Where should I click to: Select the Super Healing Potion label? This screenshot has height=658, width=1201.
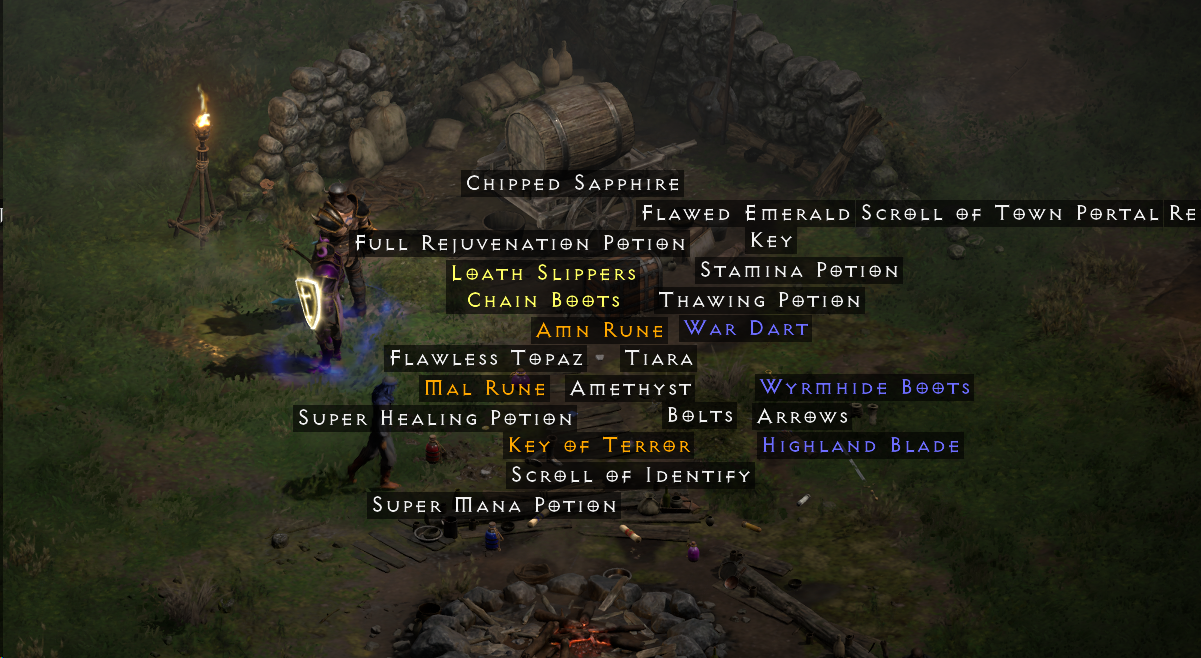tap(435, 419)
